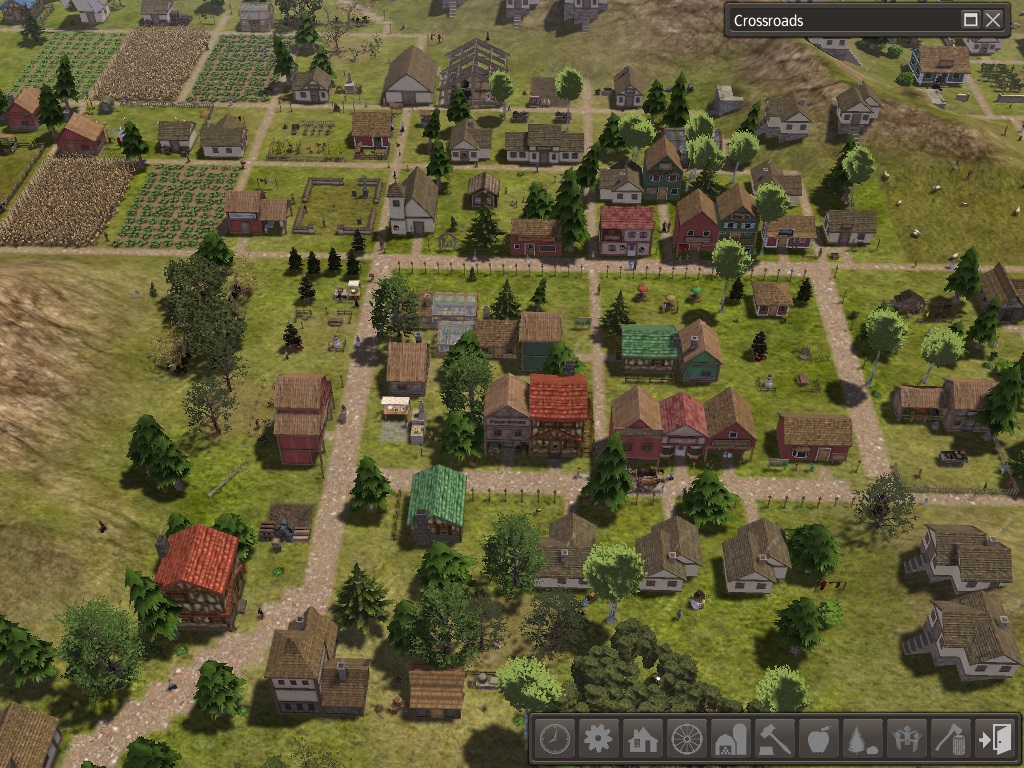Open the housing build menu
Screen dimensions: 1024x768
click(x=642, y=740)
